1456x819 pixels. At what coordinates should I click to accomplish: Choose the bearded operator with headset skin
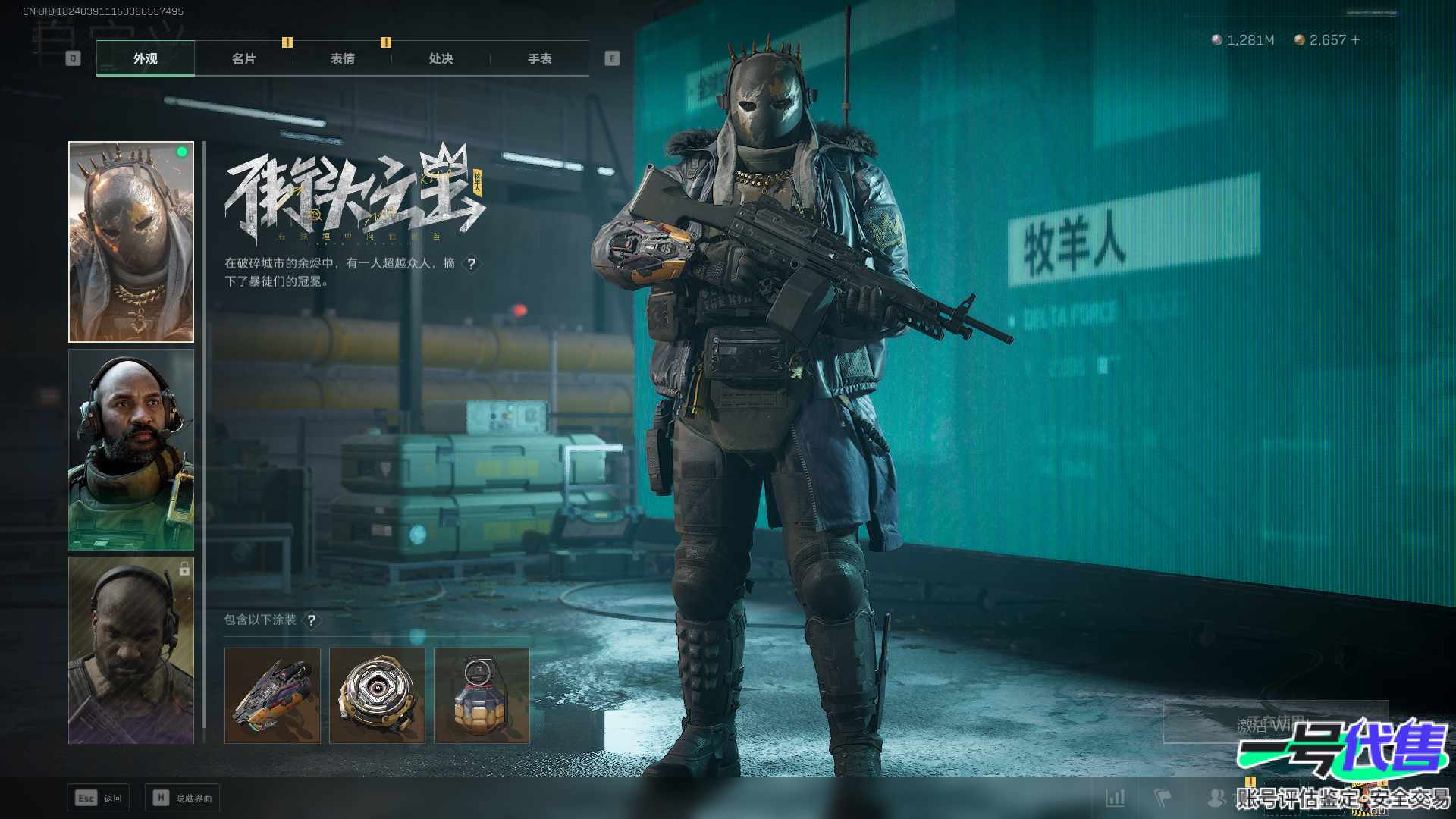point(131,450)
